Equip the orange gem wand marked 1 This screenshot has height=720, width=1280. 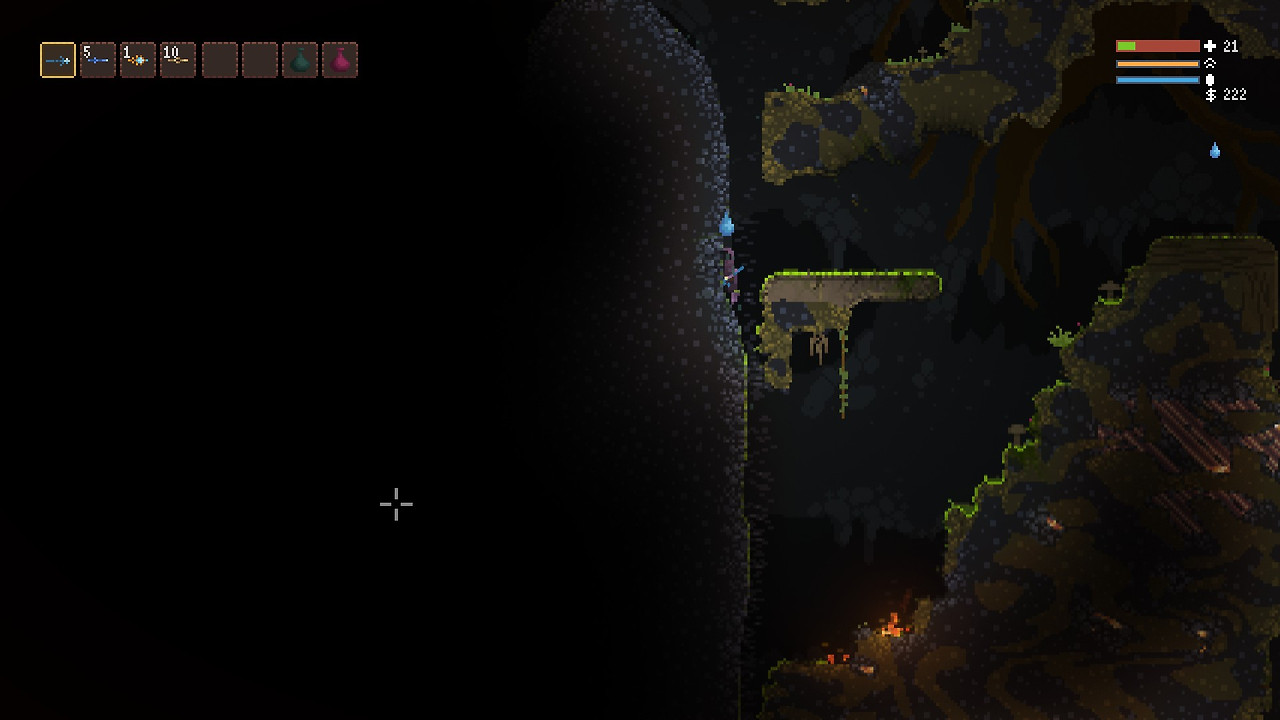point(138,60)
